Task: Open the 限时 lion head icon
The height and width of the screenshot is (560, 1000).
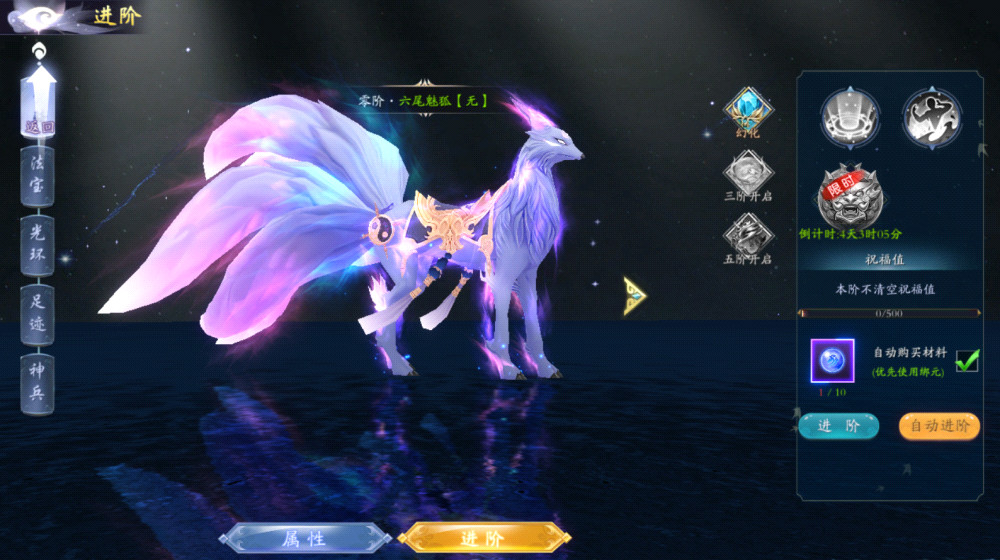Action: click(849, 197)
